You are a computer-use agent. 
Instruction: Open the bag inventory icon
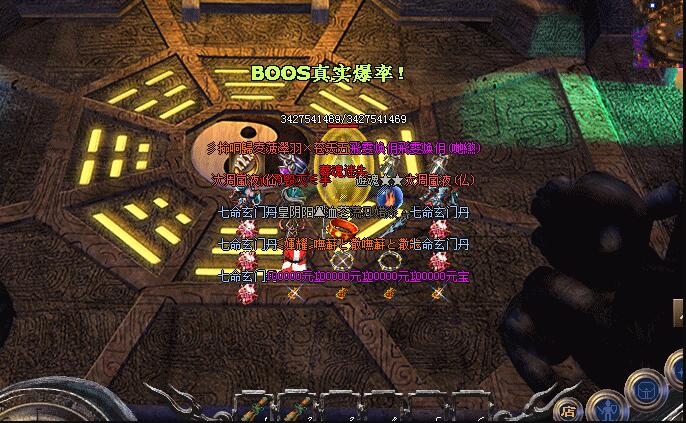point(647,391)
